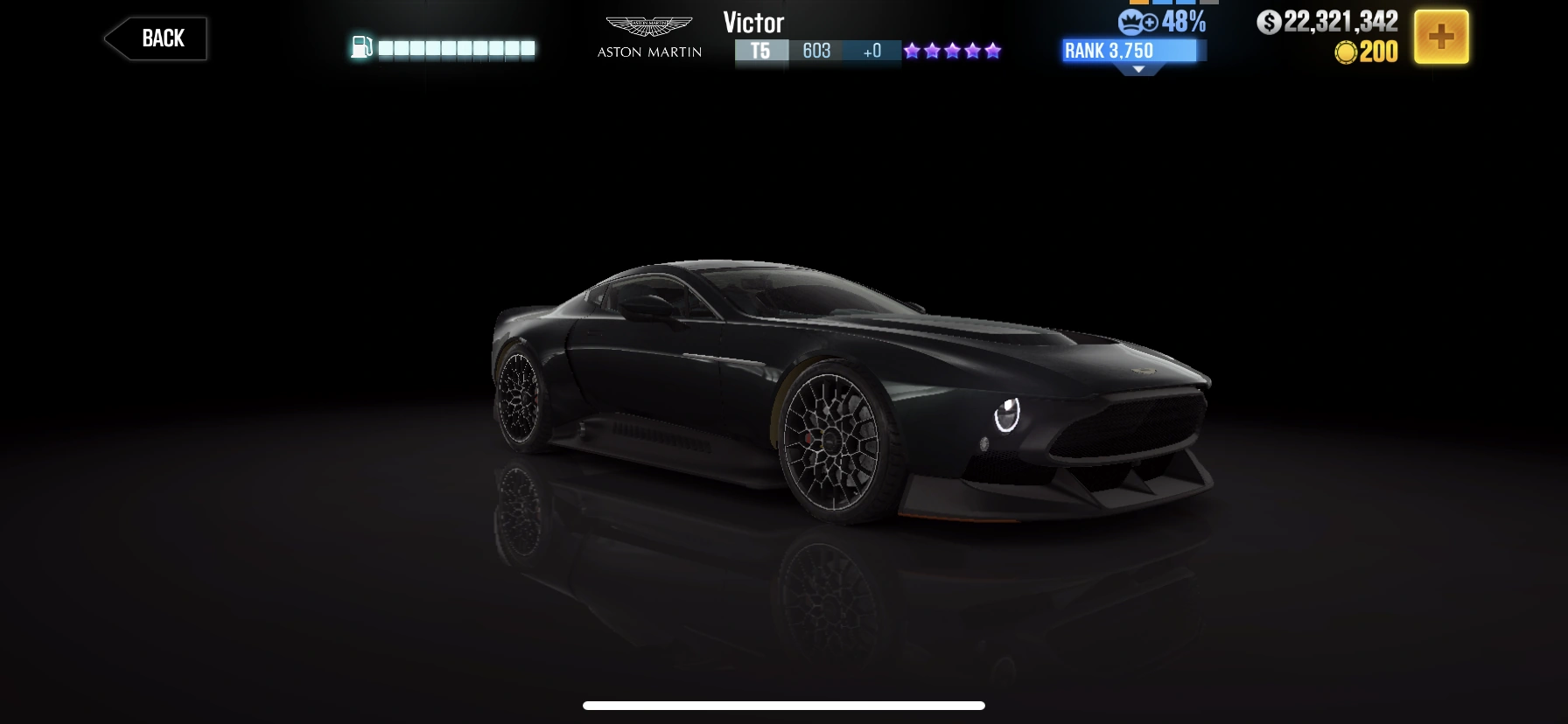Open the +0 evo stat chip

871,51
